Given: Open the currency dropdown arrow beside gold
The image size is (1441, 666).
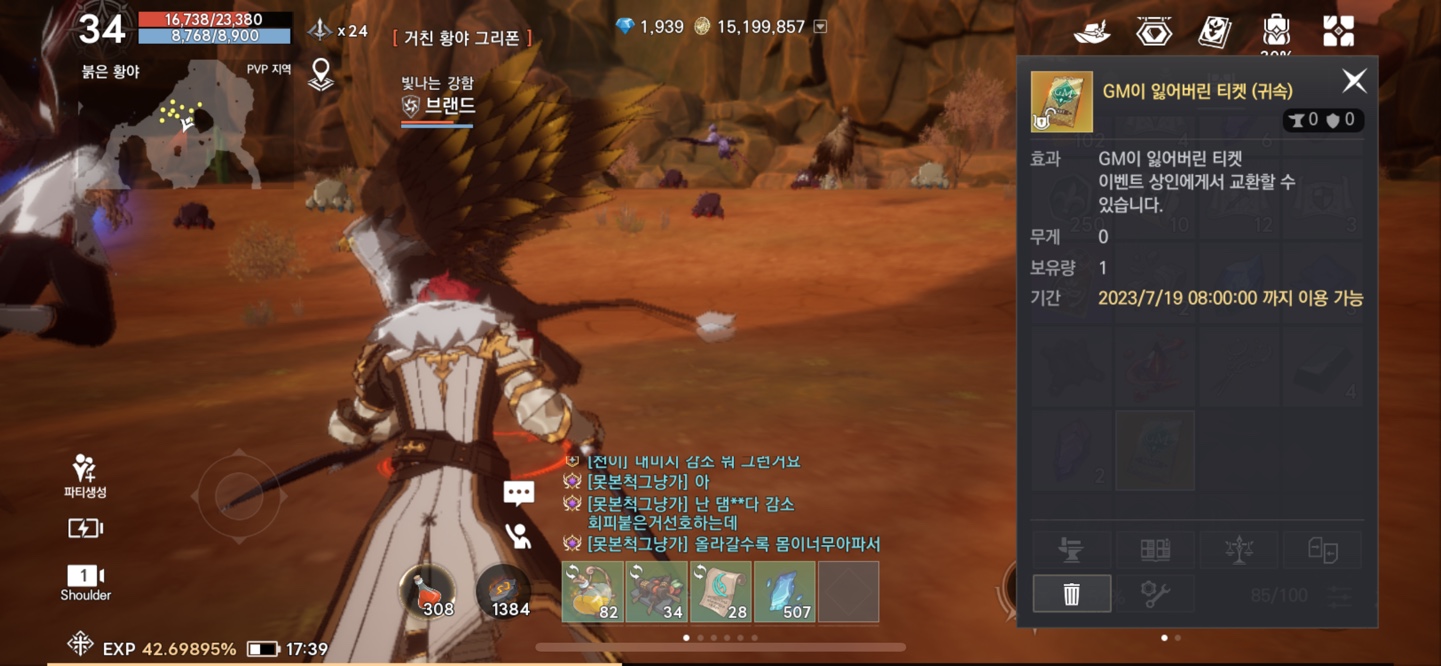Looking at the screenshot, I should pyautogui.click(x=820, y=27).
